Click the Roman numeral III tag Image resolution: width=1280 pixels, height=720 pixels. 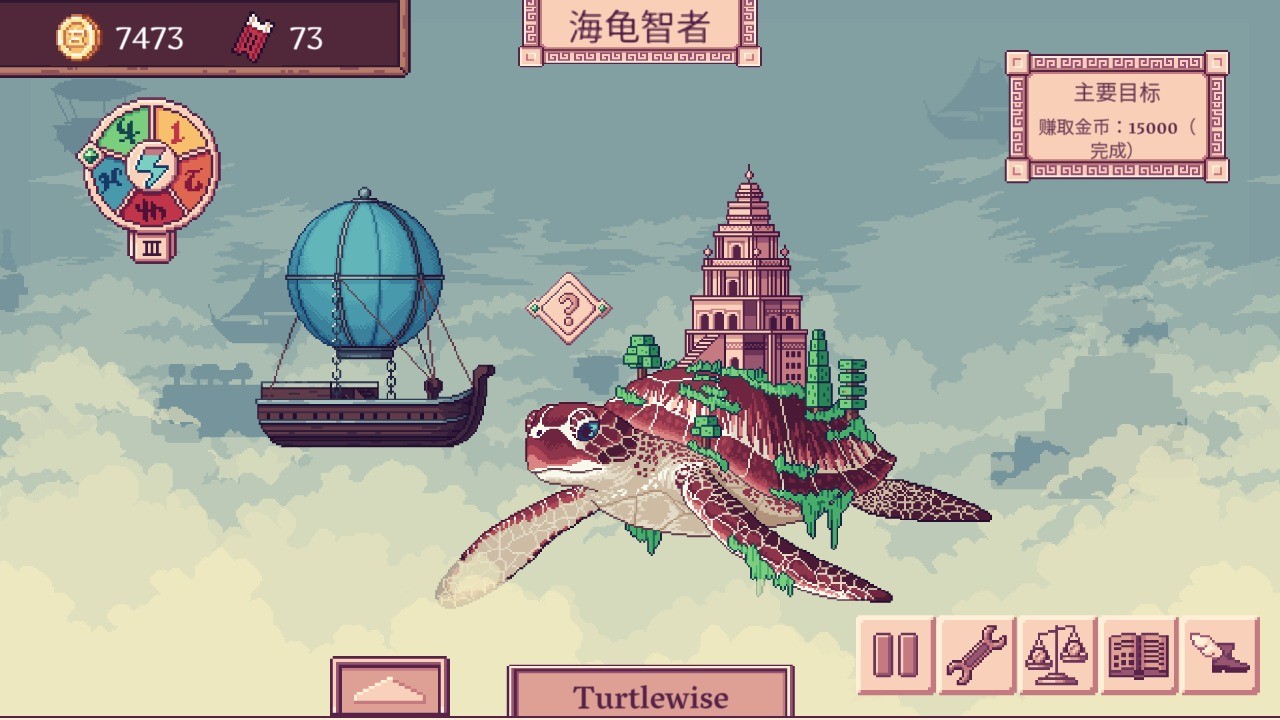point(152,246)
